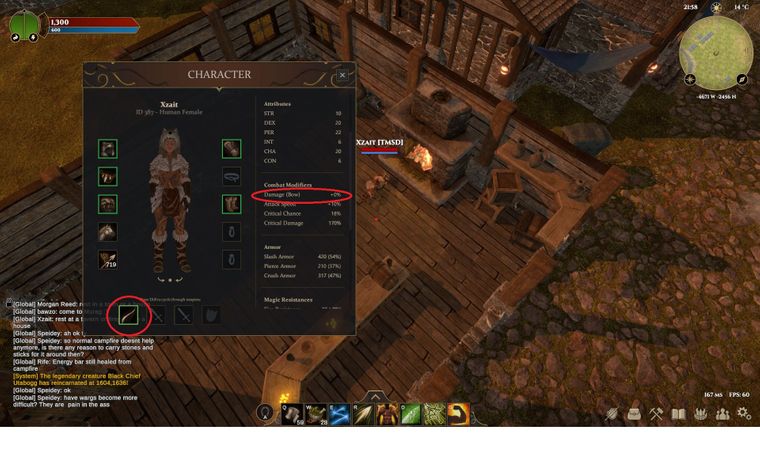Select the boots equipment slot
This screenshot has height=462, width=760.
[232, 205]
